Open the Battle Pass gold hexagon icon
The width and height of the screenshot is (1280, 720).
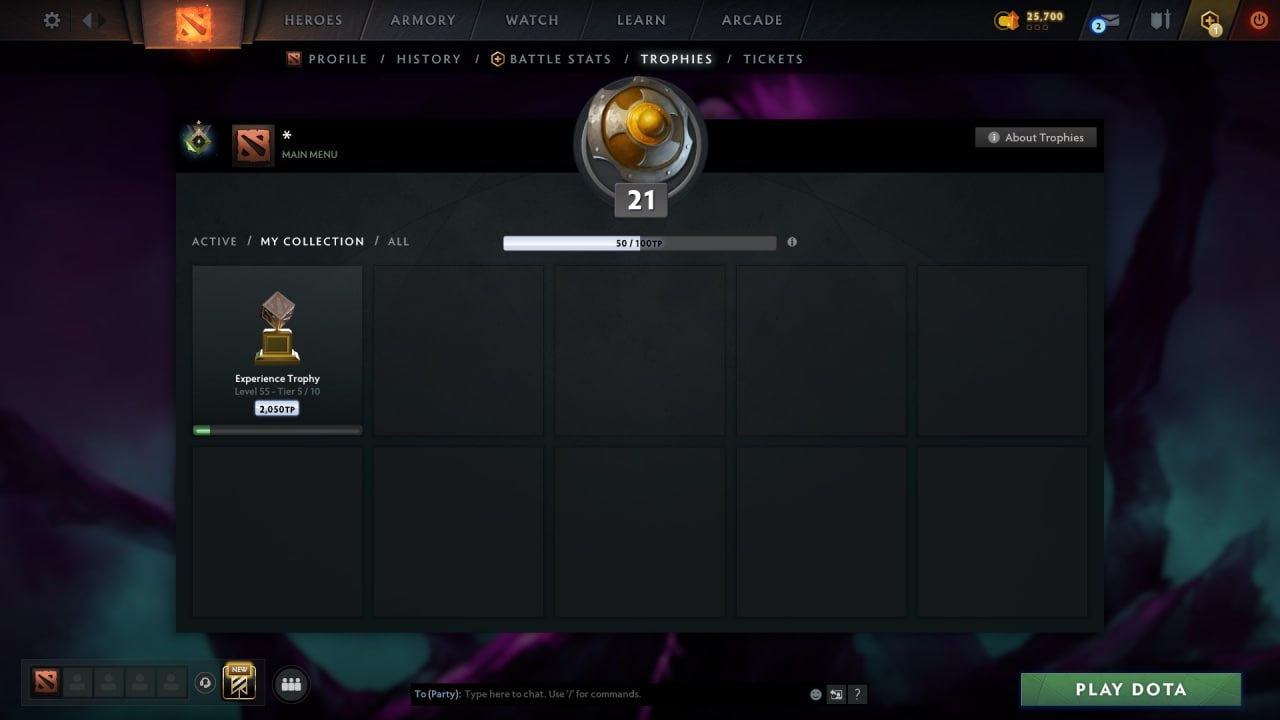[1209, 20]
